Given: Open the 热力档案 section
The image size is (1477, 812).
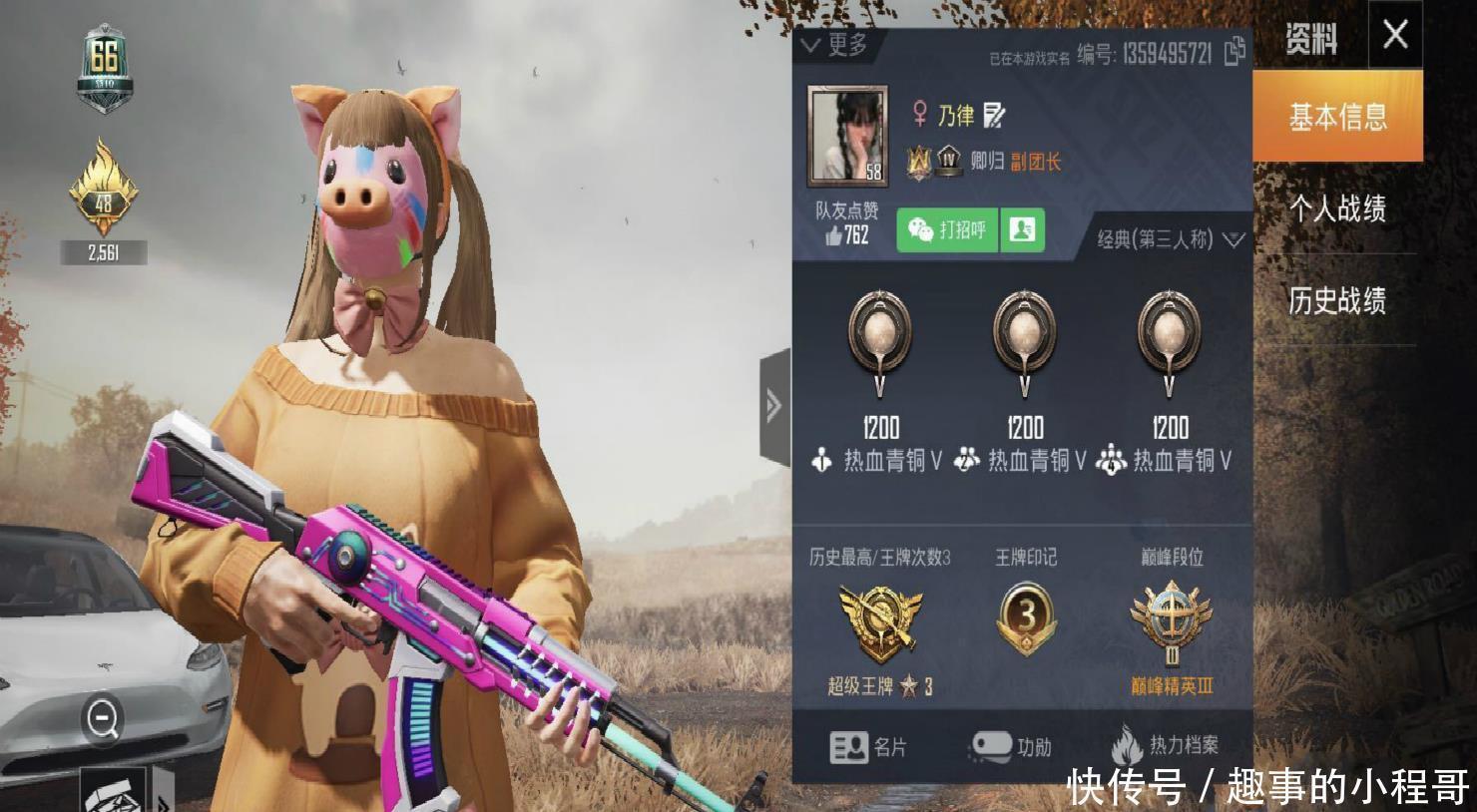Looking at the screenshot, I should pos(1165,745).
